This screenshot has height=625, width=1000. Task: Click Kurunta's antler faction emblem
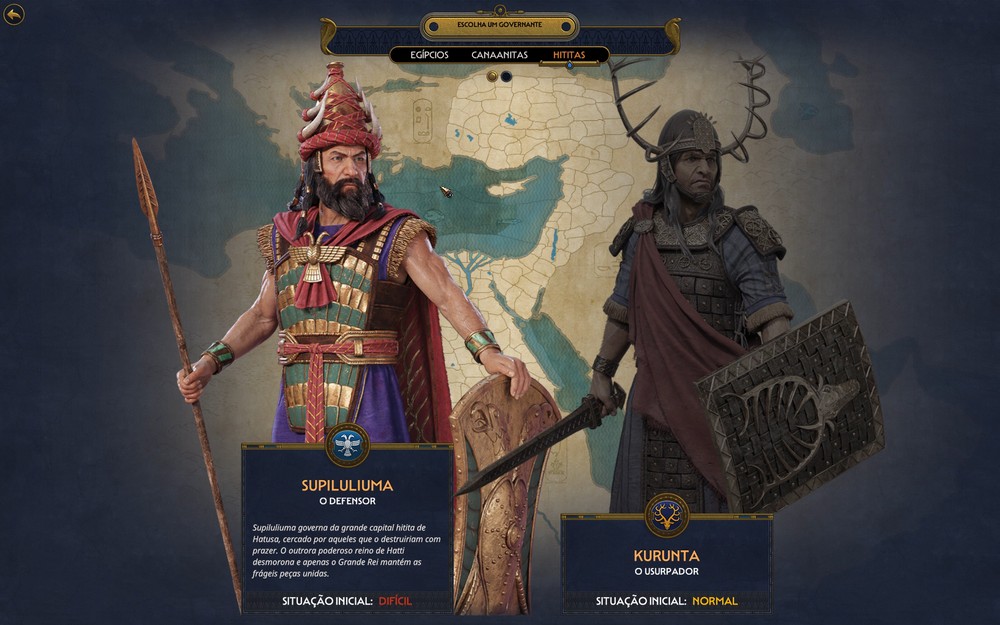[666, 514]
